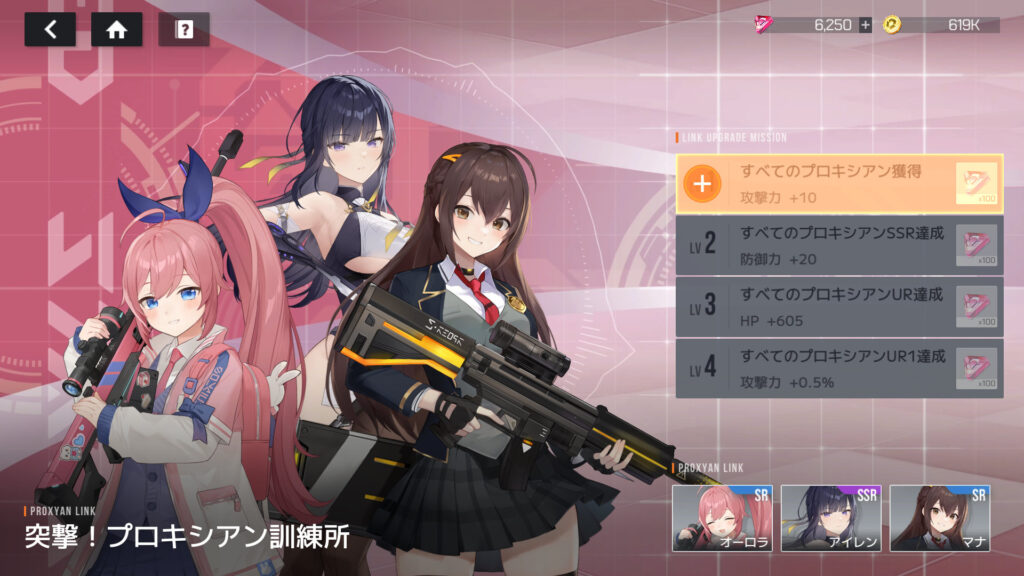Select the LV 3 UR達成 mission row
The width and height of the screenshot is (1024, 576).
point(839,307)
